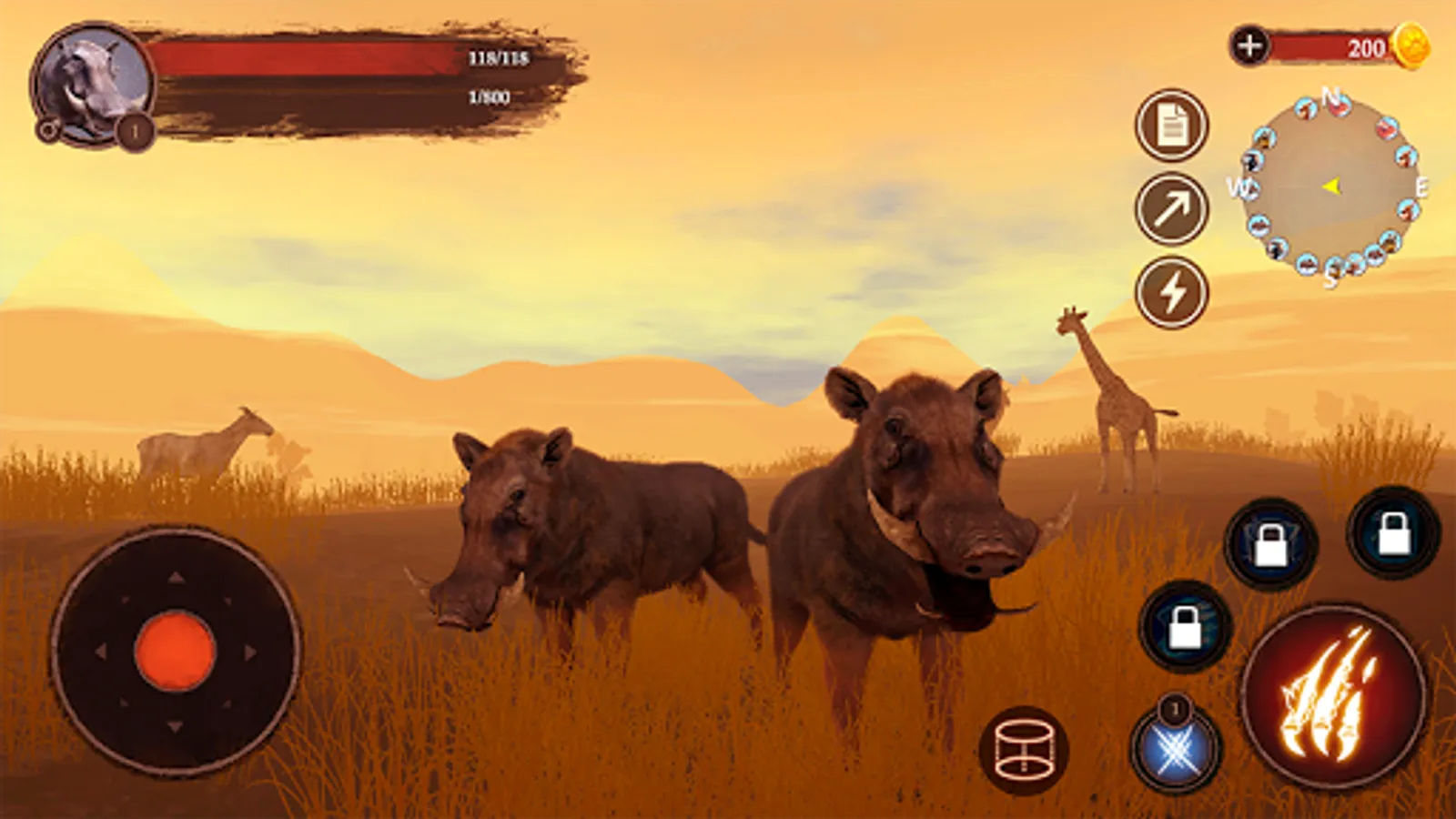
Task: Select the diagonal arrow button
Action: pyautogui.click(x=1172, y=209)
